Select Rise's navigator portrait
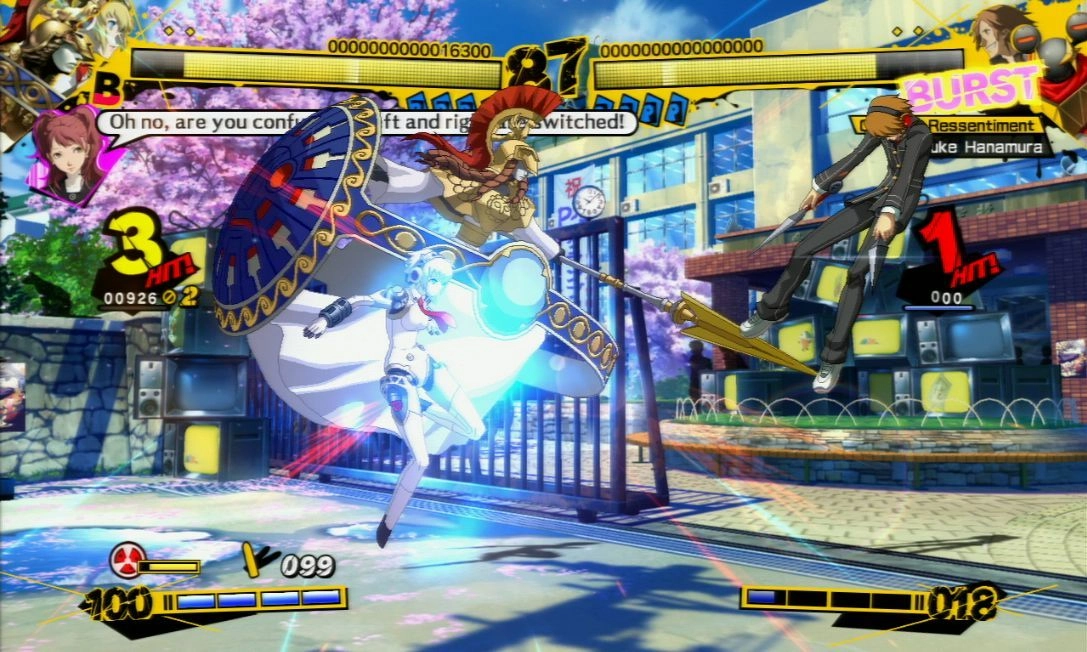 click(x=66, y=153)
